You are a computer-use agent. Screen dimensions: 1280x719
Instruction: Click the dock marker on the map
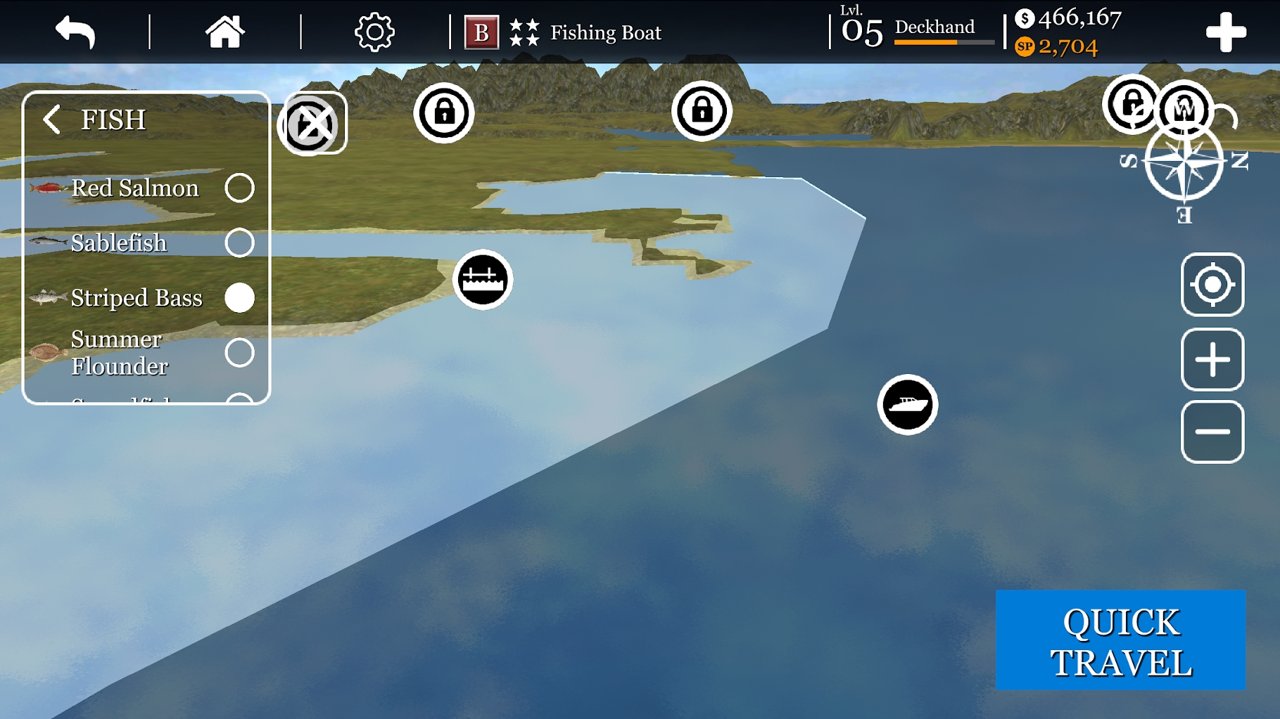pos(483,280)
